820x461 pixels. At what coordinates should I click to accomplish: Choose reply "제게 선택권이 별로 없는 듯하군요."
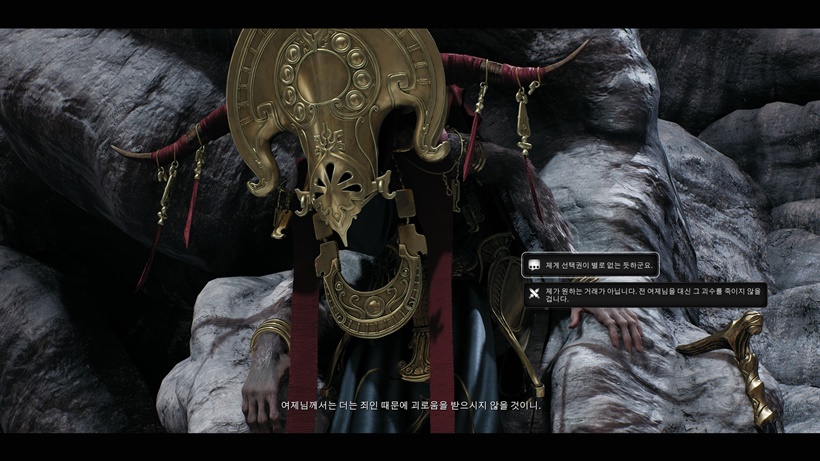[x=591, y=265]
